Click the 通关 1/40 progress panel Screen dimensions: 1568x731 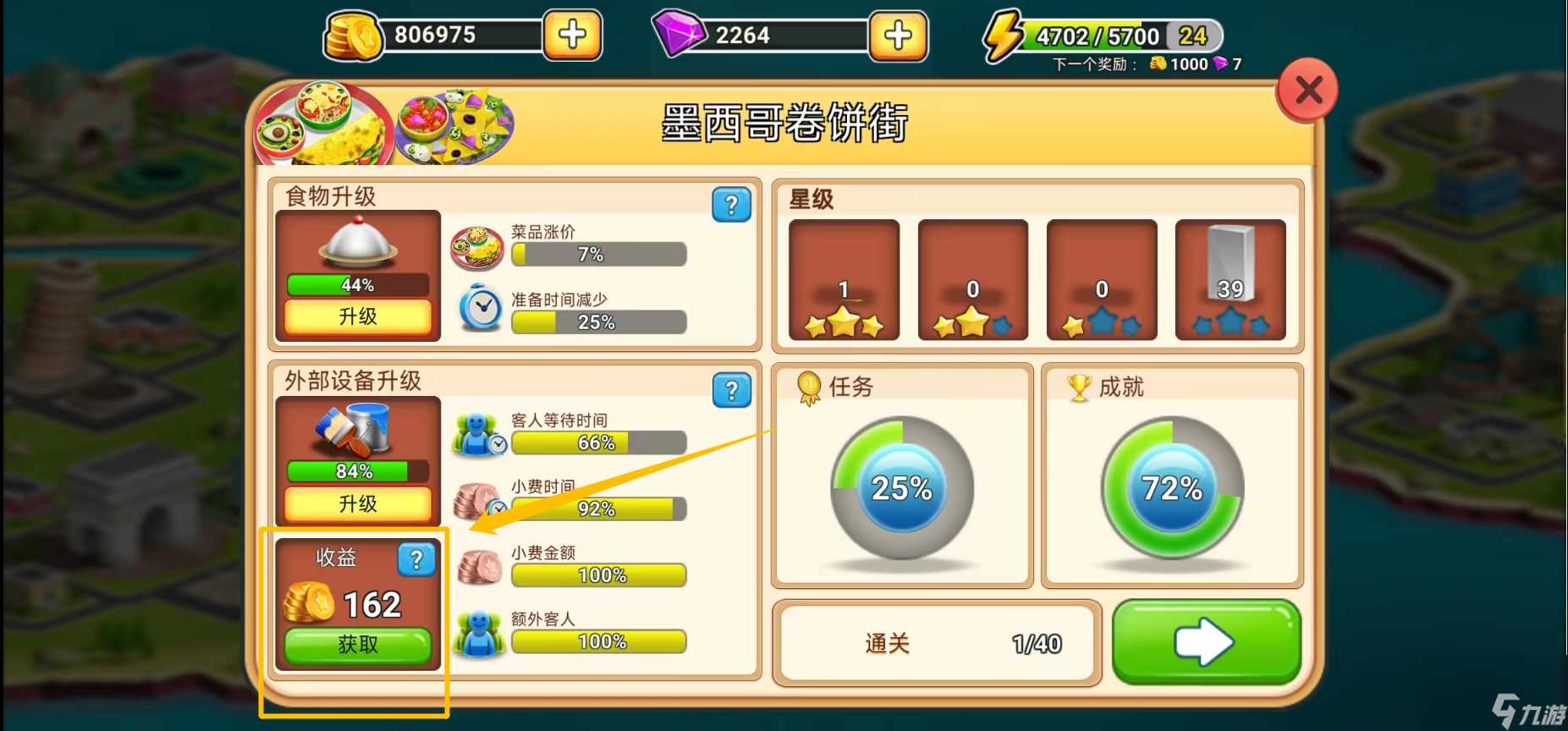(936, 643)
